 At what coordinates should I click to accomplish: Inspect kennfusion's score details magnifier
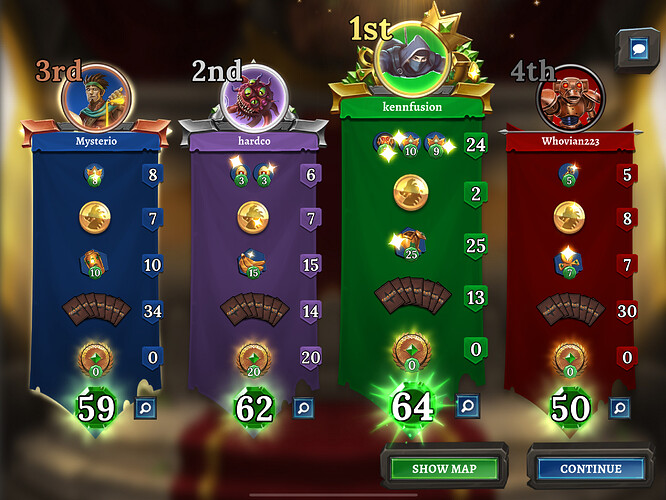coord(466,405)
